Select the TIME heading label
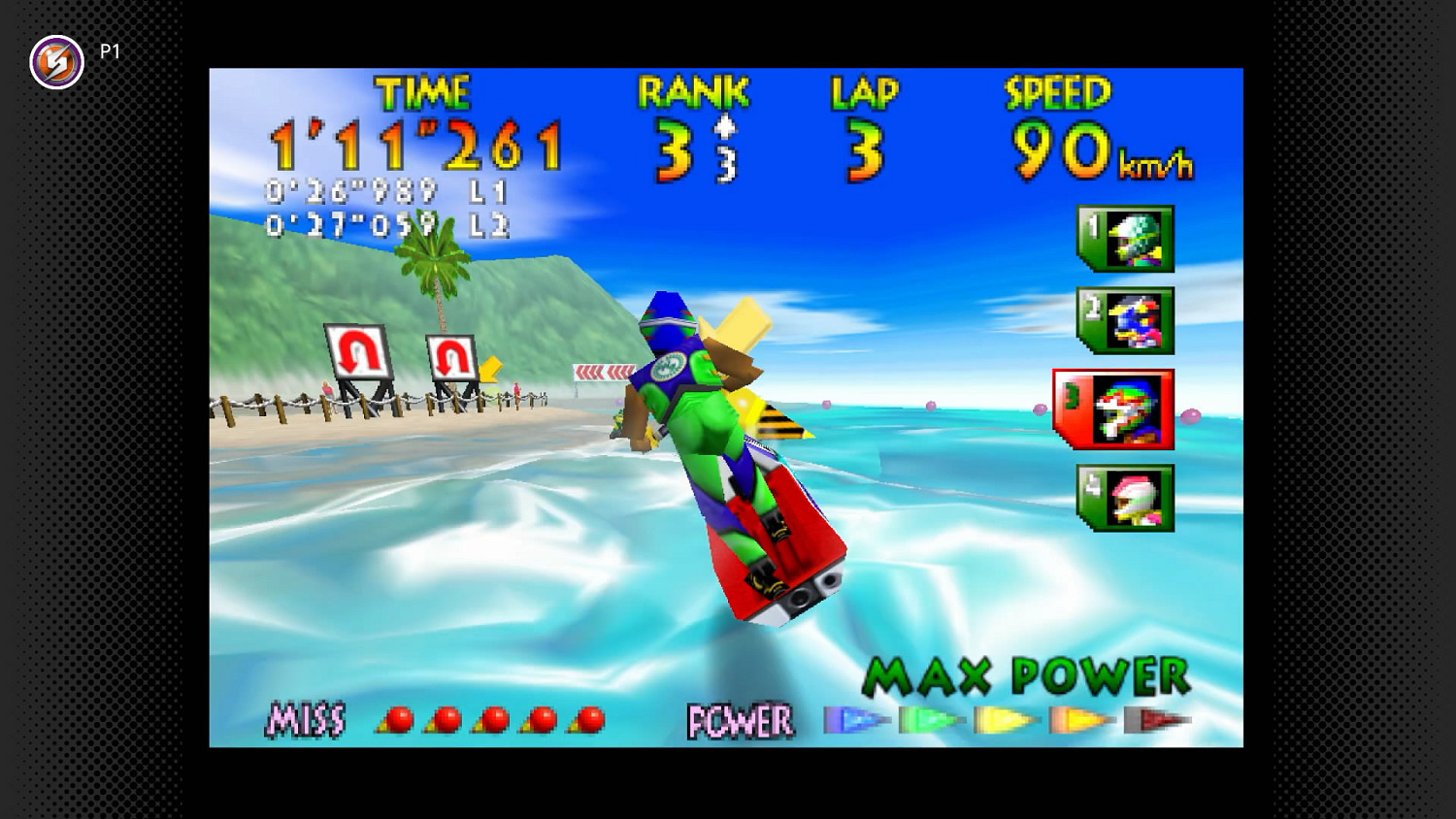Viewport: 1456px width, 819px height. [x=421, y=94]
